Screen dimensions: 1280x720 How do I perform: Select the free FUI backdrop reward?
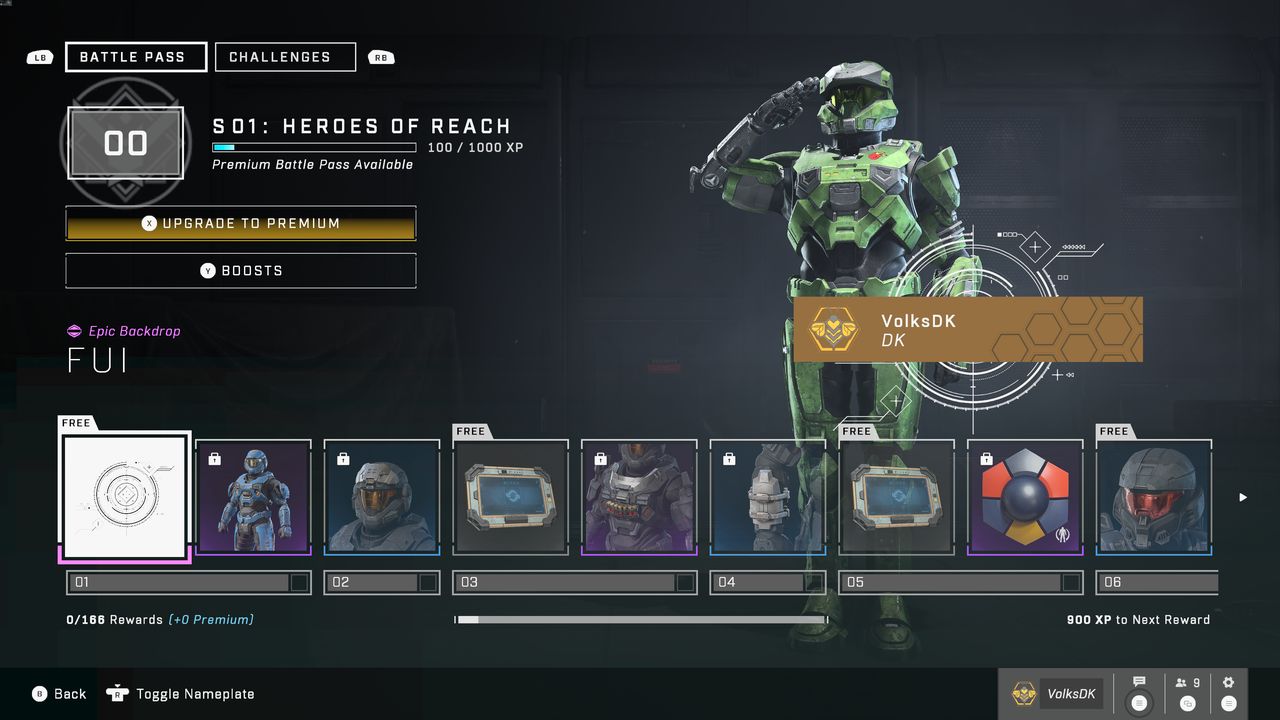tap(125, 497)
